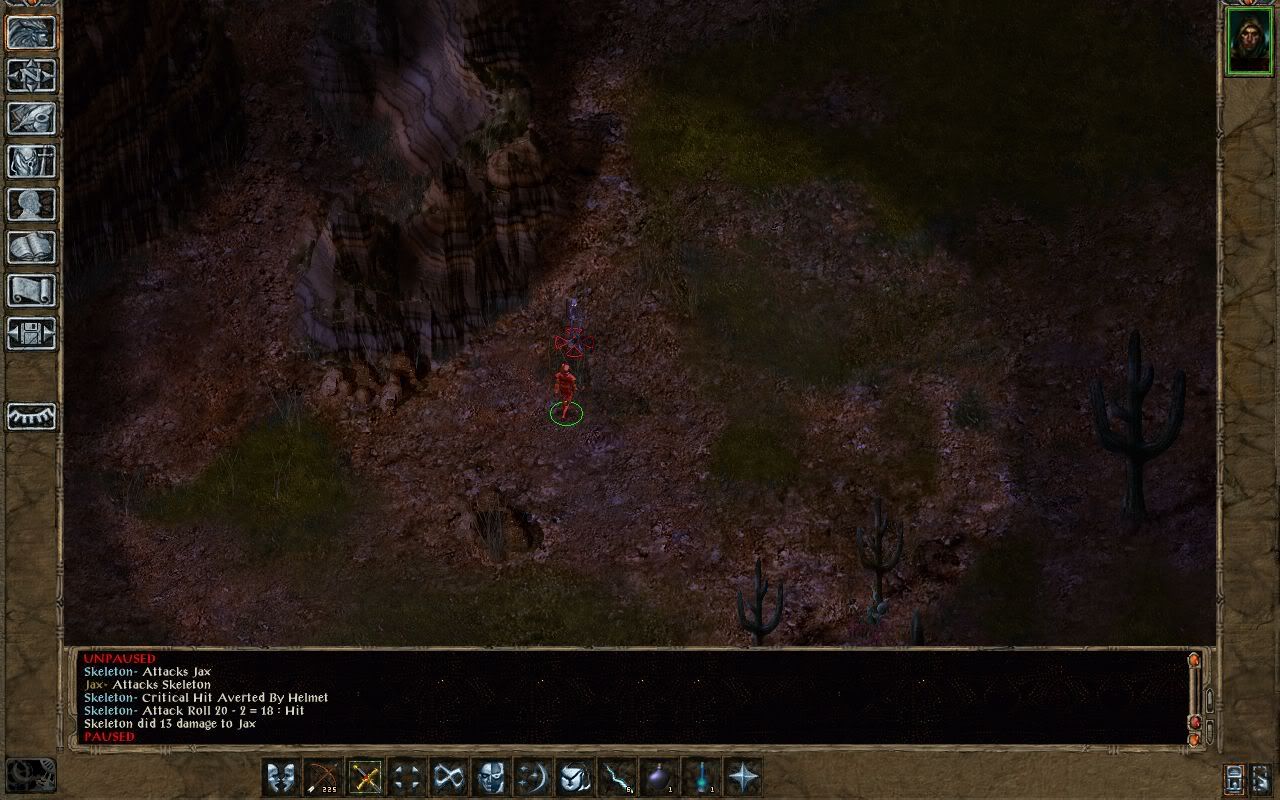Open the inventory screen
The height and width of the screenshot is (800, 1280).
31,161
